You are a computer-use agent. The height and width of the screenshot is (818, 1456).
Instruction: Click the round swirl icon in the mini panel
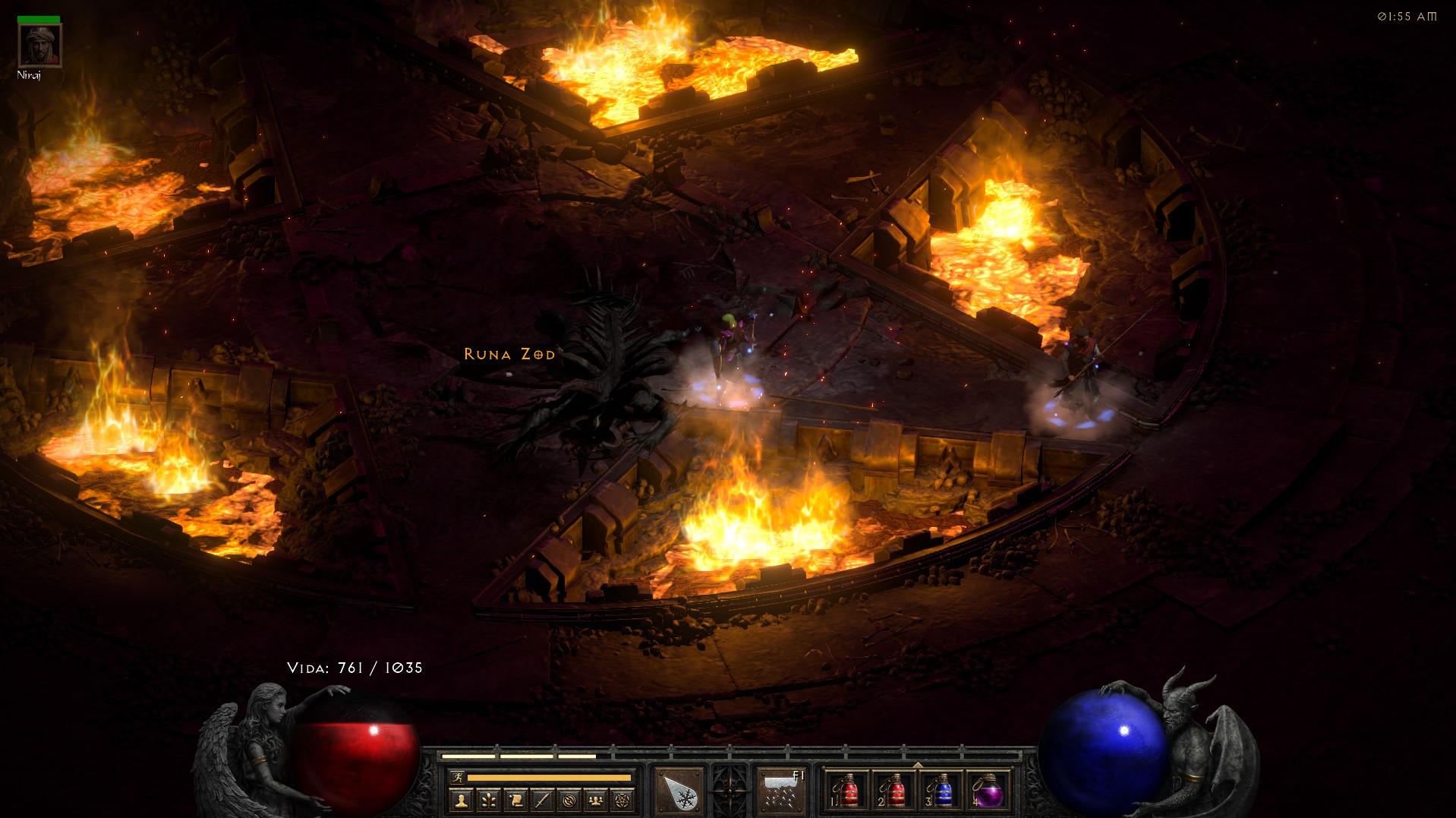click(569, 800)
